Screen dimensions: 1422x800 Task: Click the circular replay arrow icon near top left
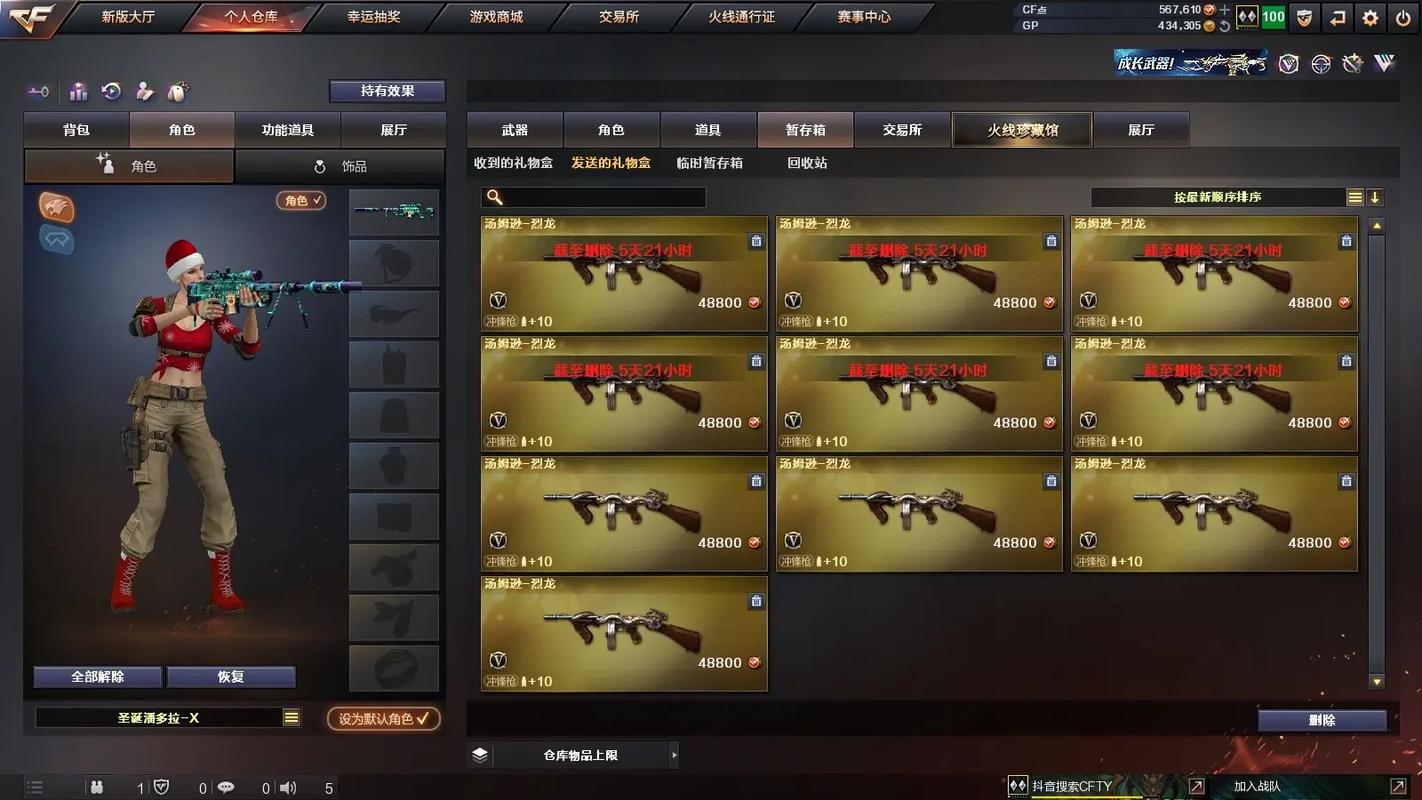[110, 91]
